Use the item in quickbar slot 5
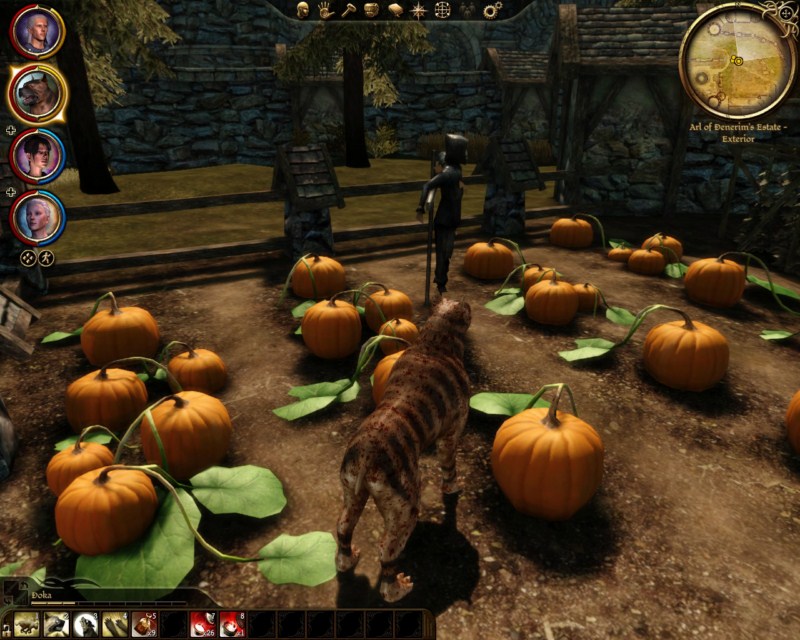800x640 pixels. tap(145, 625)
